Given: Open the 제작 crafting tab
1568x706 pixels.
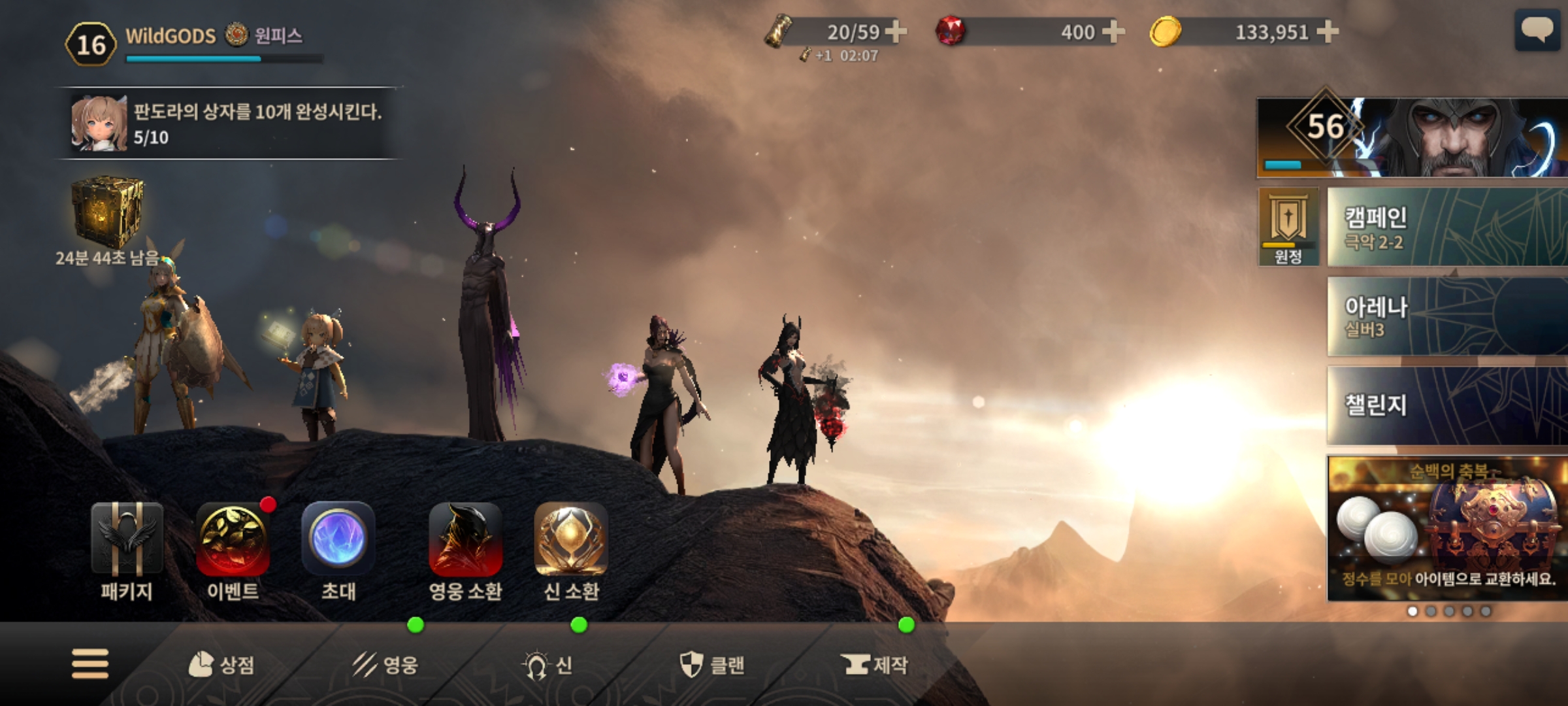Looking at the screenshot, I should (875, 665).
